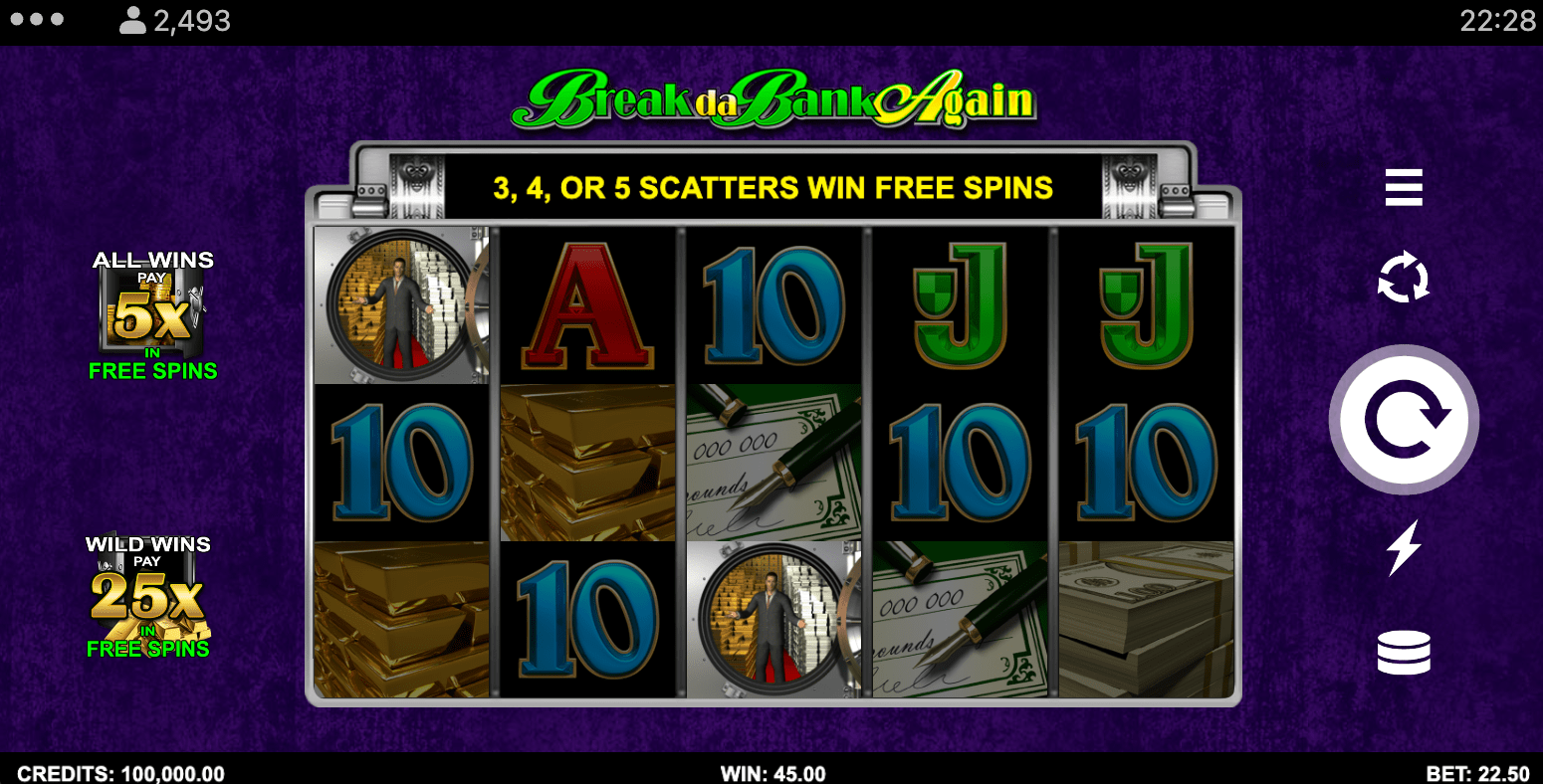Click the 25x WILD WINS promo badge
Screen dimensions: 1543x784
(149, 597)
